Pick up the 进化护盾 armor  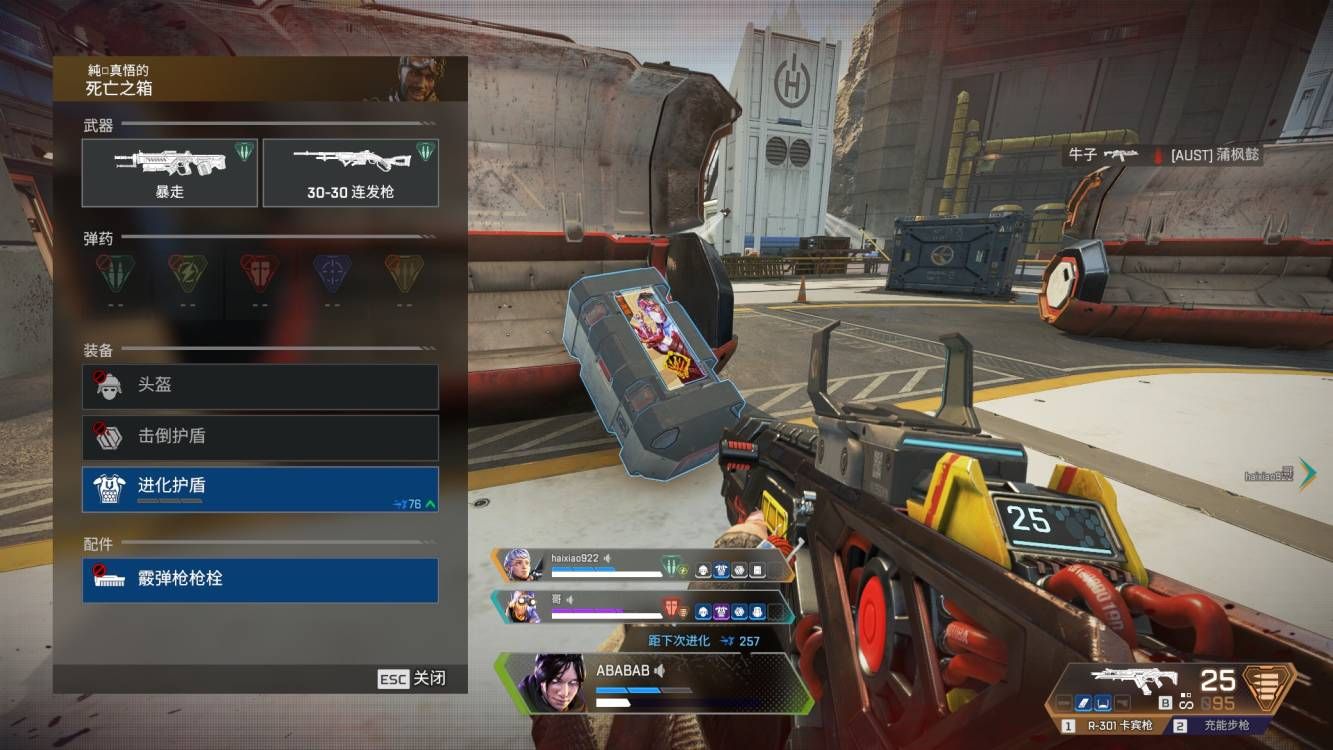click(x=260, y=488)
